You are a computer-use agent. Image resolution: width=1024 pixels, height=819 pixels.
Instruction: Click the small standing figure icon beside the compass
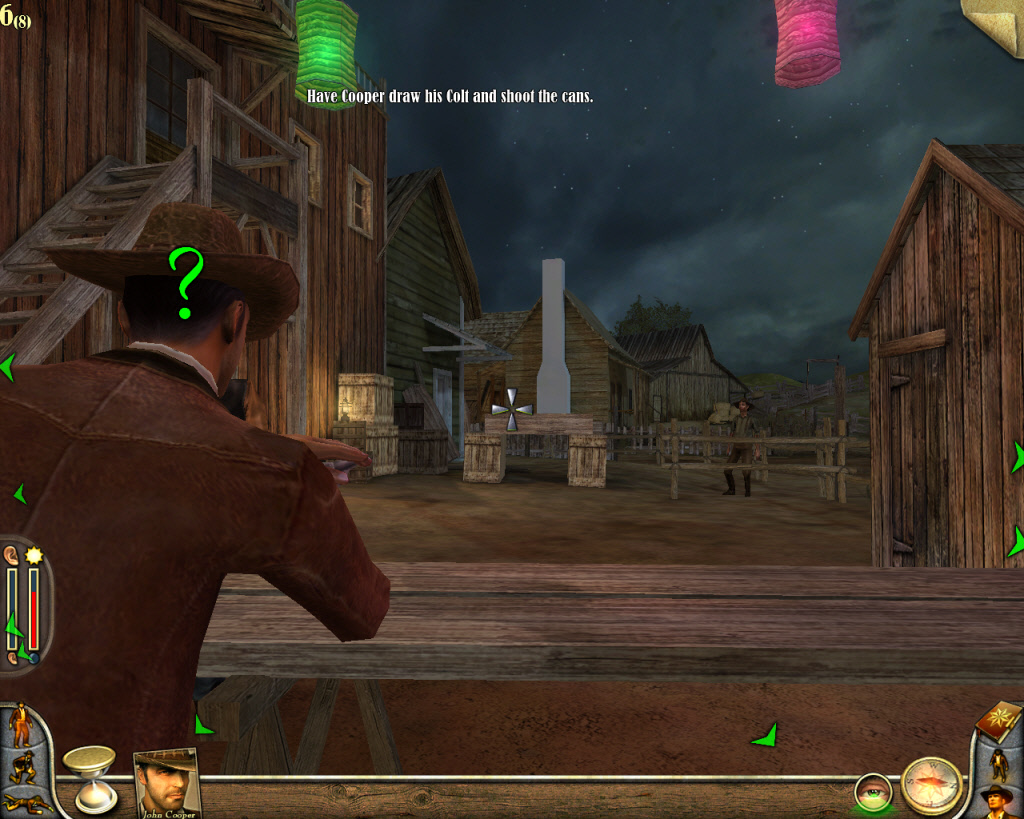[x=997, y=762]
